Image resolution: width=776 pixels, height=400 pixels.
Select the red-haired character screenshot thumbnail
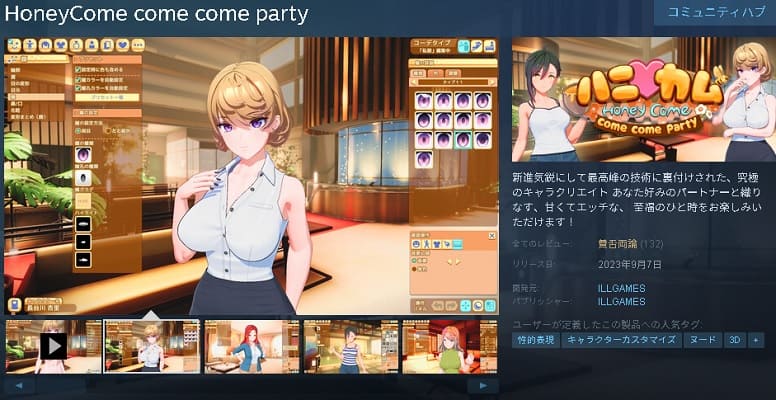pos(251,346)
